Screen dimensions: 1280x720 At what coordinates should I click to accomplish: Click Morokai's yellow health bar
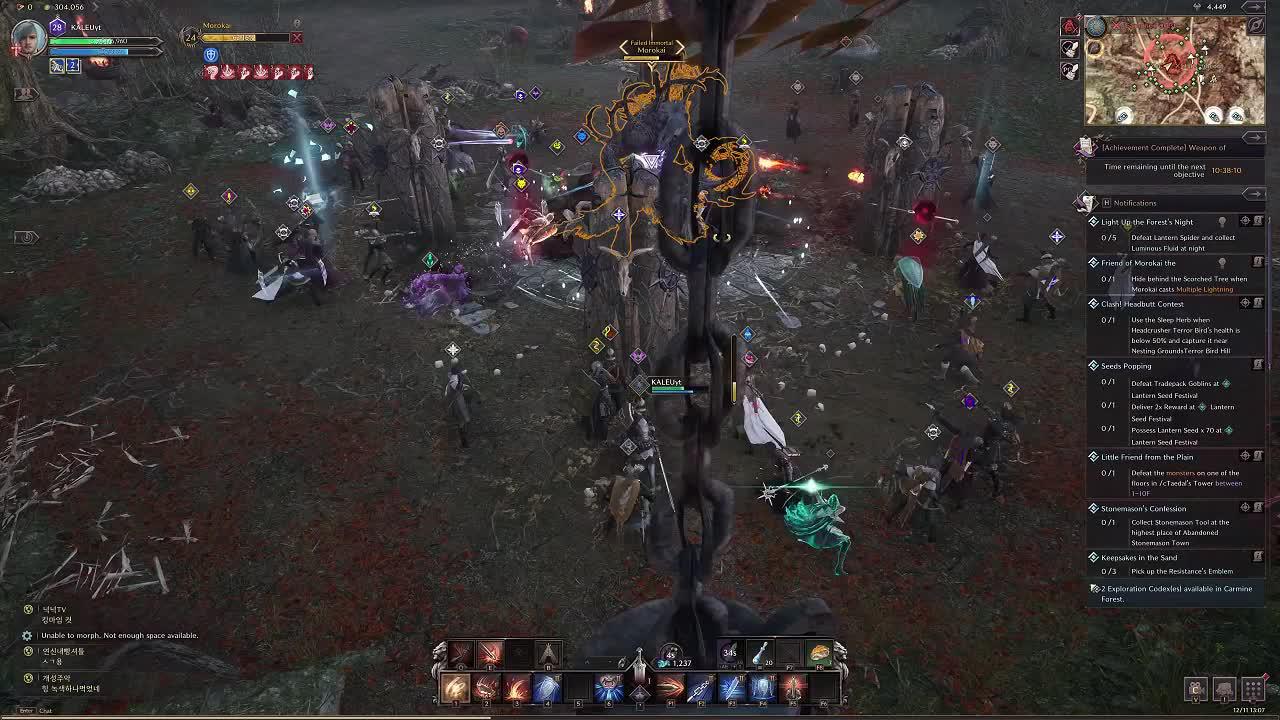(x=243, y=36)
